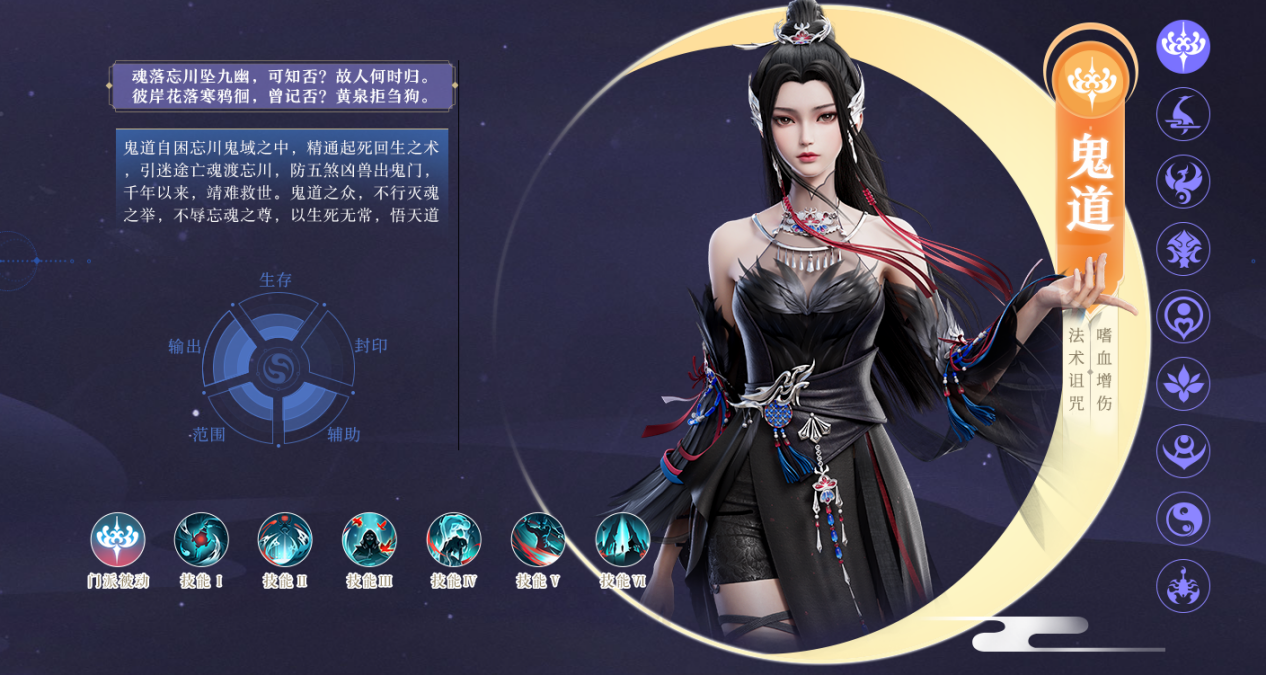Open the crescent moon emblem sect
Image resolution: width=1266 pixels, height=675 pixels.
[x=1183, y=451]
